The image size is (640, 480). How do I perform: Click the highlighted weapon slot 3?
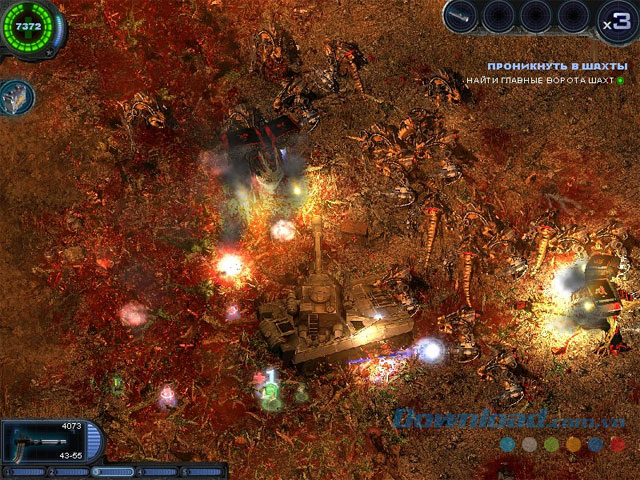pos(112,470)
